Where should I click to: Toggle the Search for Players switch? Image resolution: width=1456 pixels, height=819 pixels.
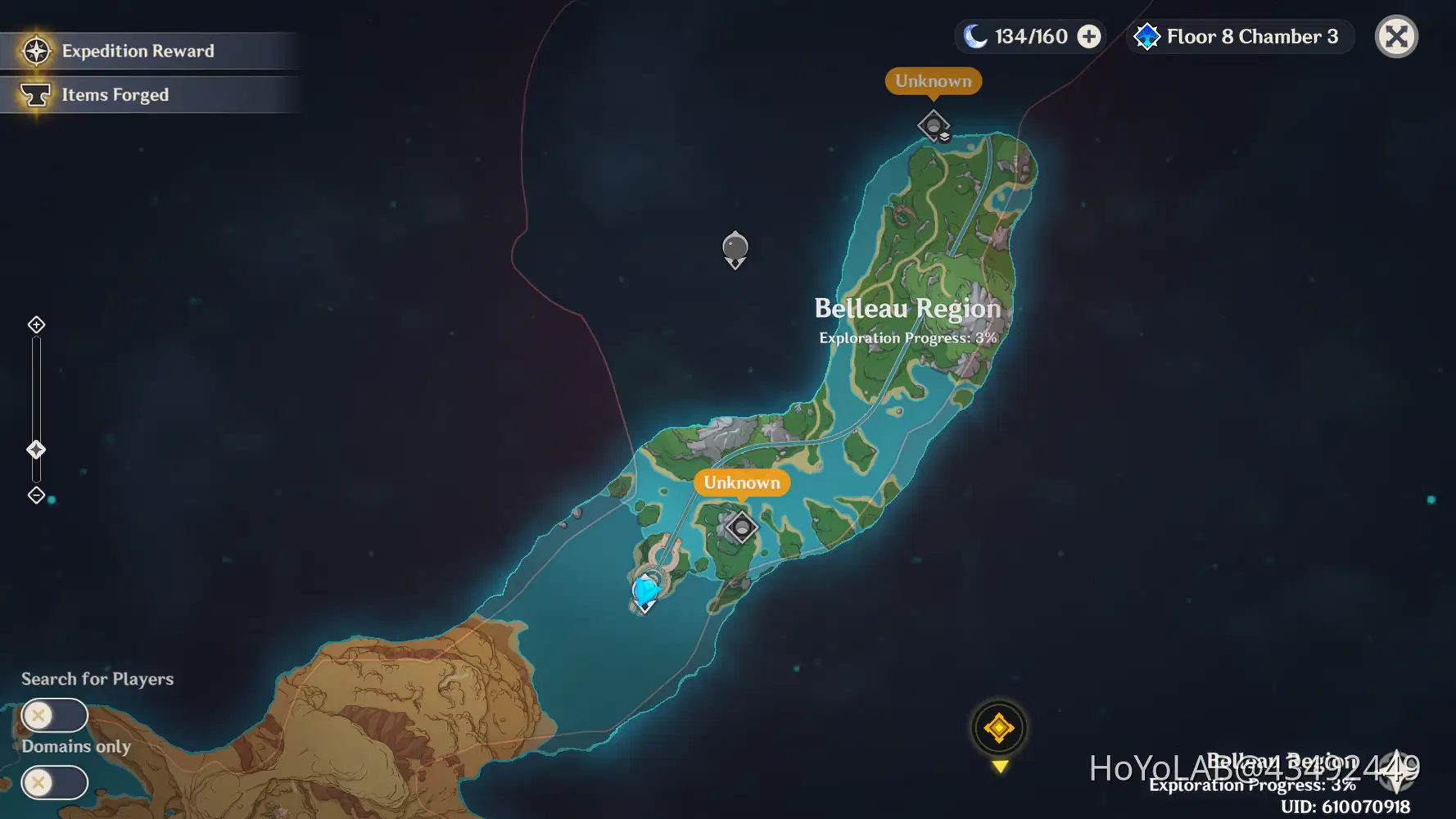point(54,715)
